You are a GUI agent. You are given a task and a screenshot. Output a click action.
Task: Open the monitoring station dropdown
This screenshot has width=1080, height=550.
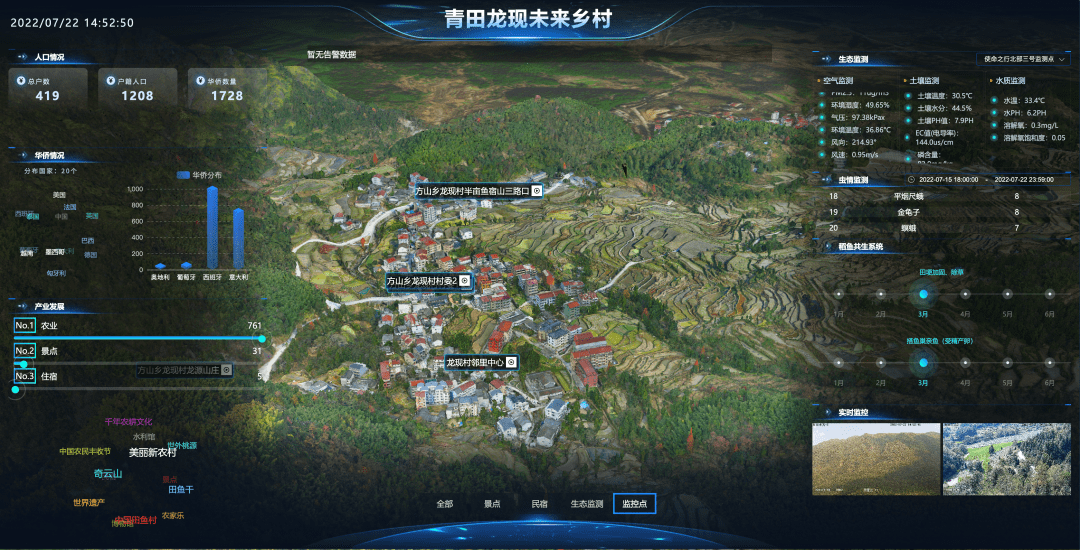tap(1024, 60)
